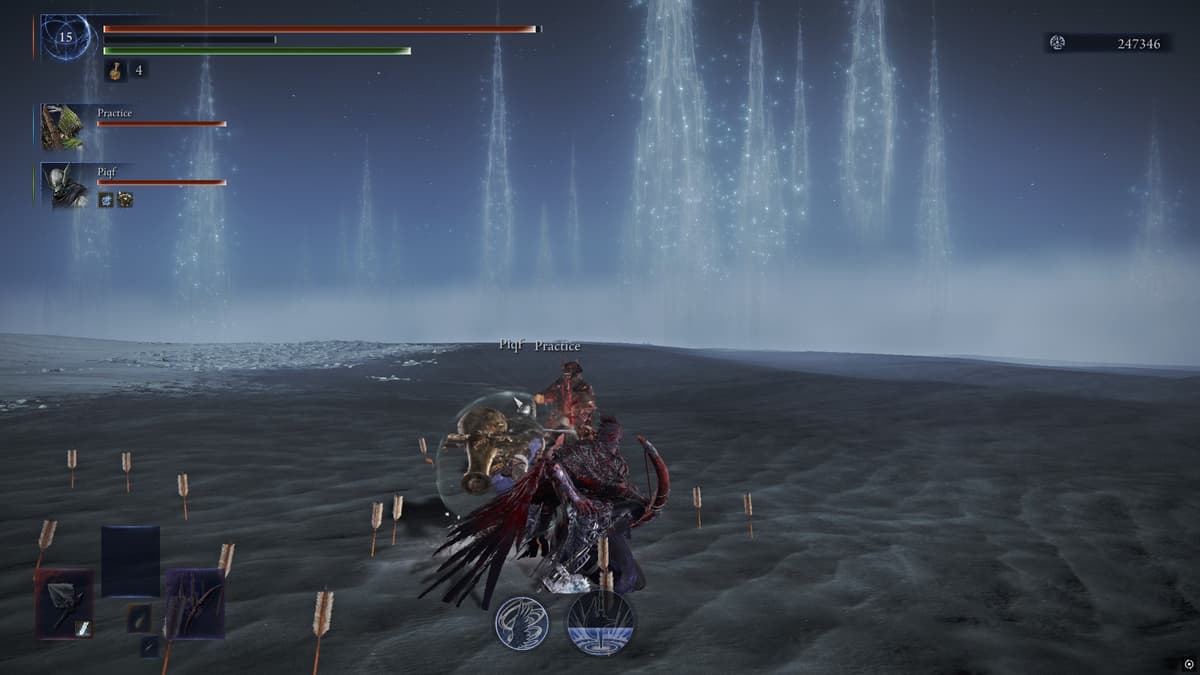1200x675 pixels.
Task: Select the left-hand axe weapon slot
Action: 65,603
